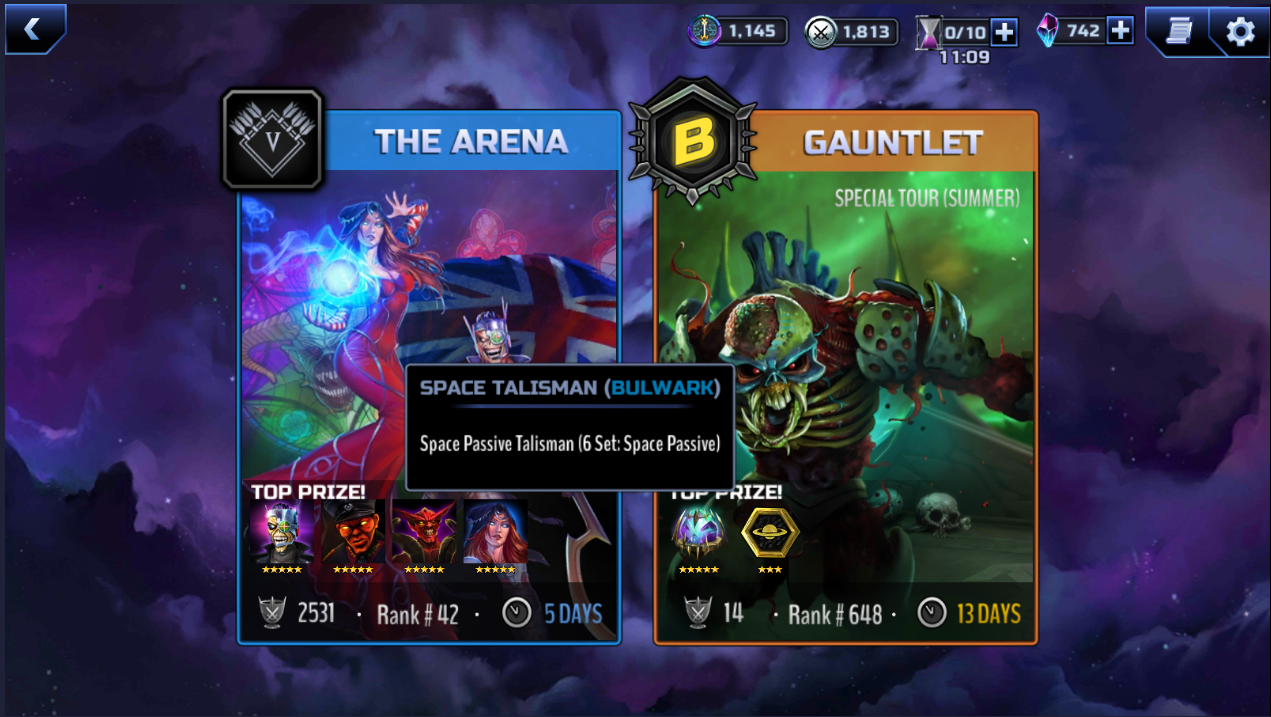Image resolution: width=1271 pixels, height=717 pixels.
Task: Tap the crossed-swords currency counter
Action: coord(848,31)
